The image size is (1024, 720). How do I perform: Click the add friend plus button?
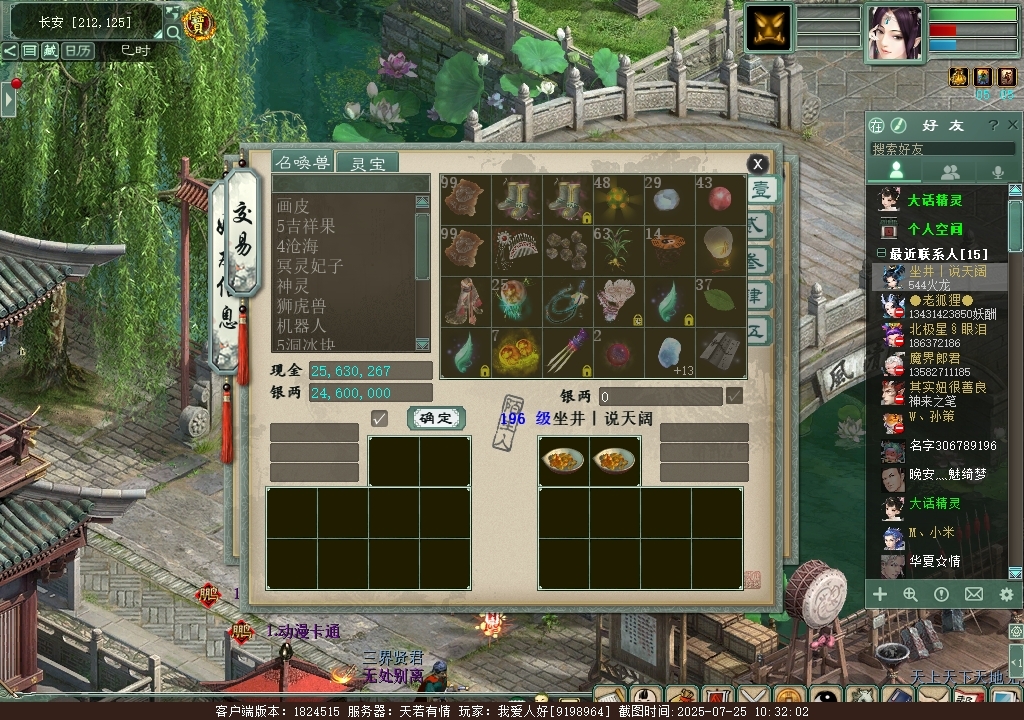(880, 594)
